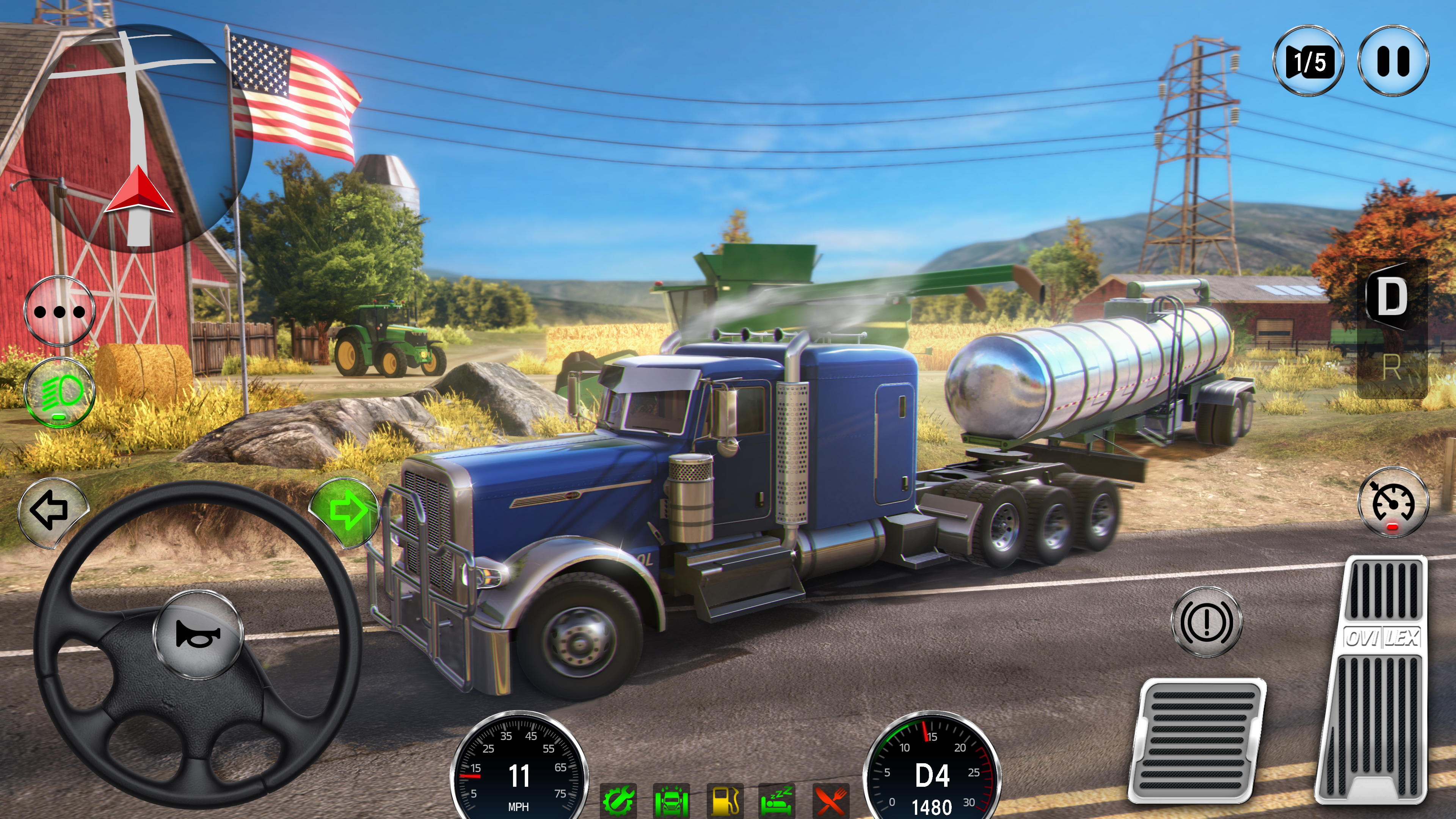Activate the left turn signal arrow

pos(52,510)
